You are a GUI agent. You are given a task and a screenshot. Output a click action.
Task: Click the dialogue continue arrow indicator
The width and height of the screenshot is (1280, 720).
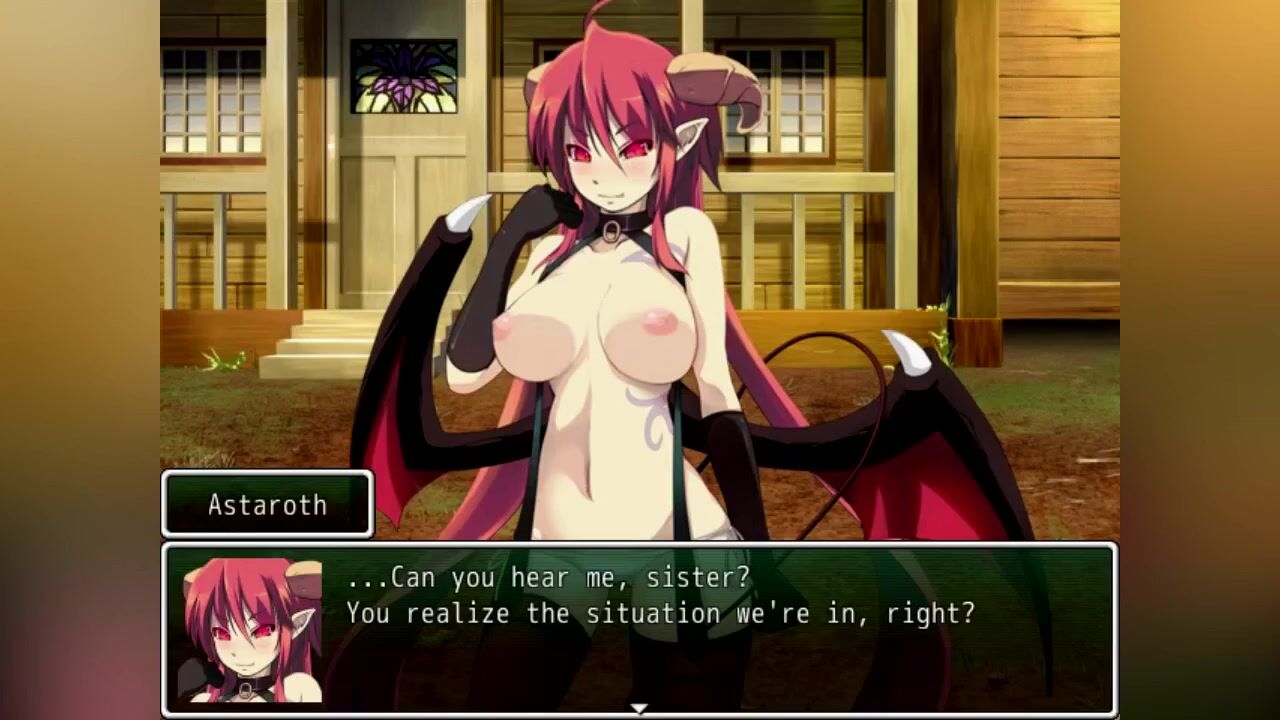639,709
